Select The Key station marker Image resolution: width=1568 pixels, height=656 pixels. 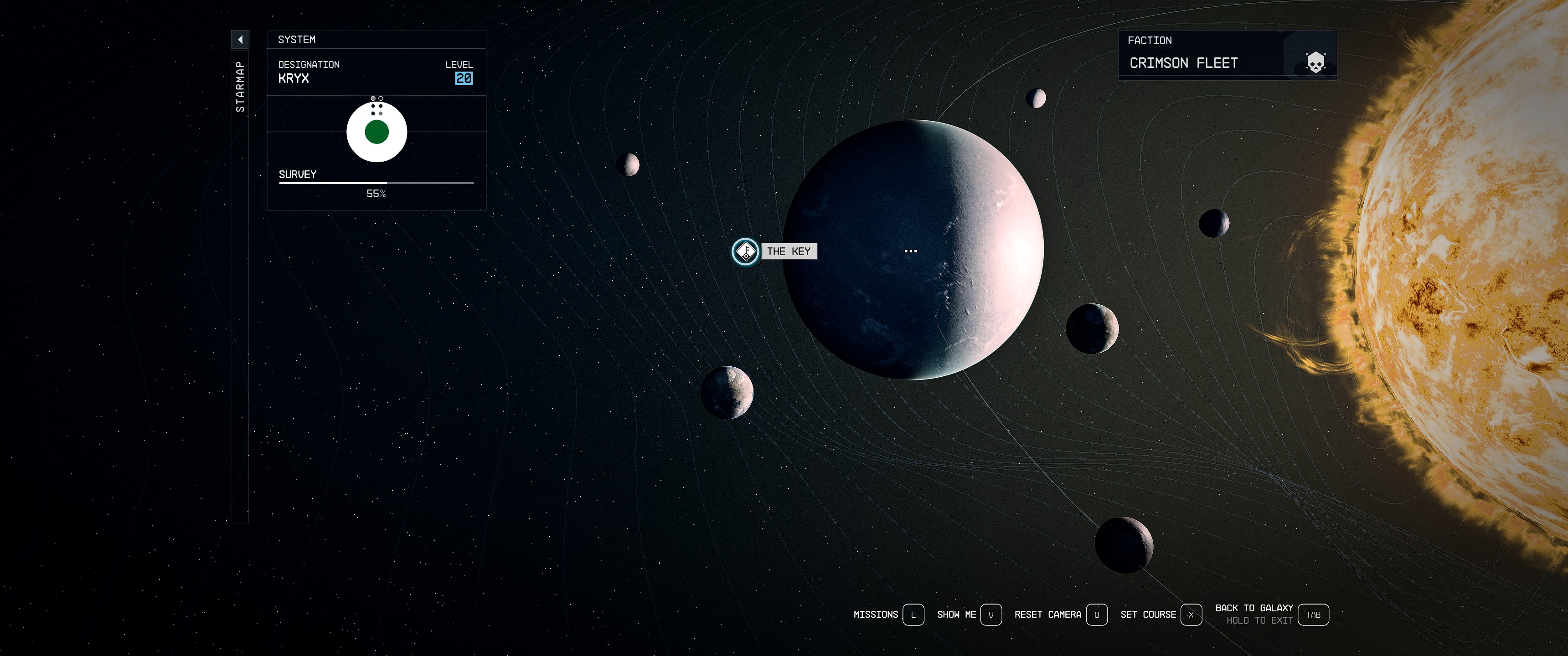pos(745,251)
